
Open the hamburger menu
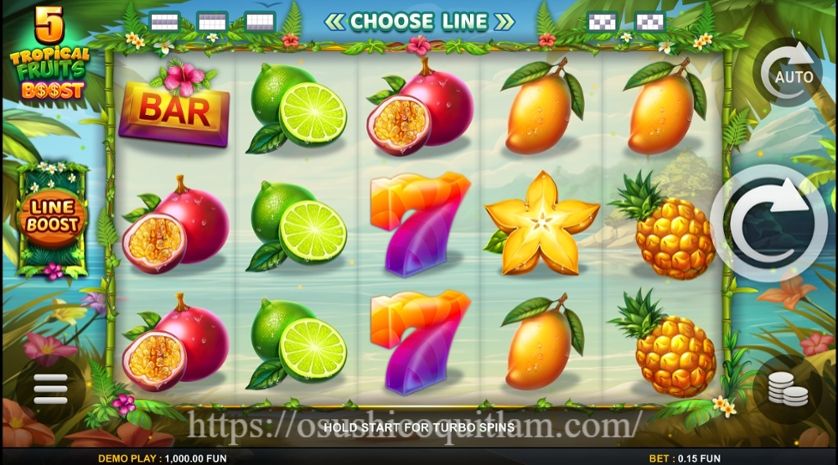point(48,388)
